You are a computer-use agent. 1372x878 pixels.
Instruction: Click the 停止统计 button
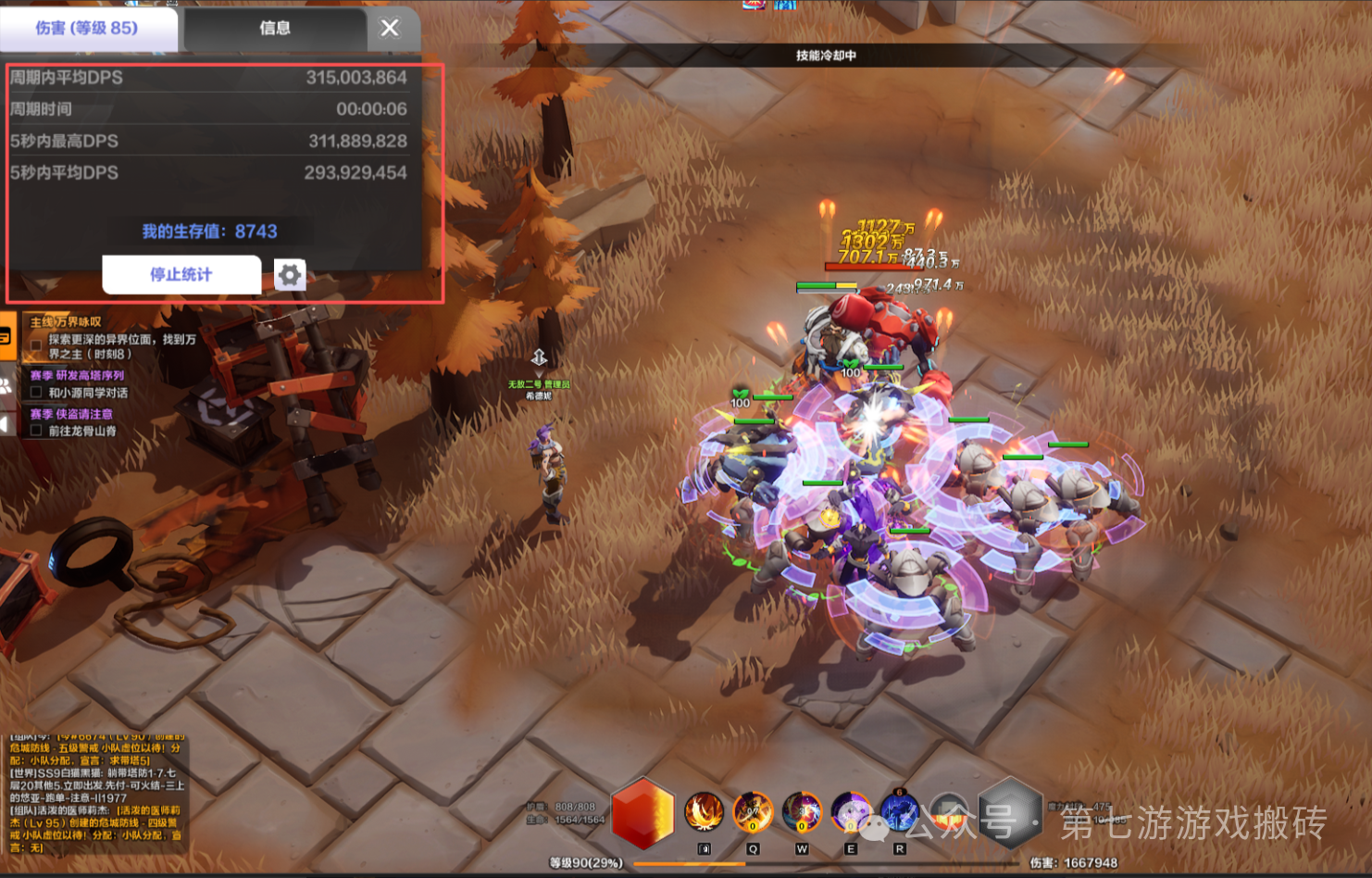point(181,274)
